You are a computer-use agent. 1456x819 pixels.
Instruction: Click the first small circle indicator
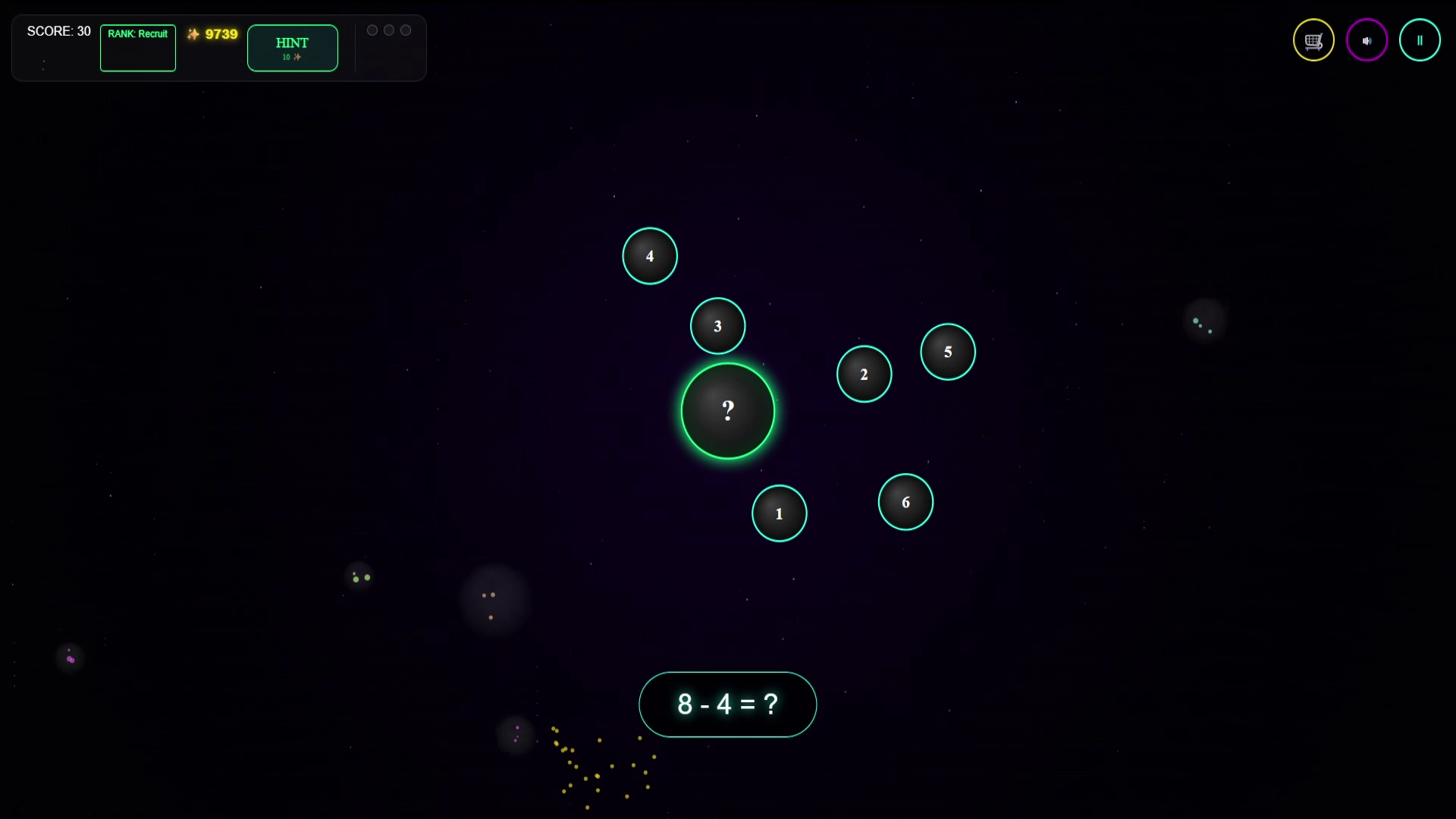pyautogui.click(x=372, y=30)
